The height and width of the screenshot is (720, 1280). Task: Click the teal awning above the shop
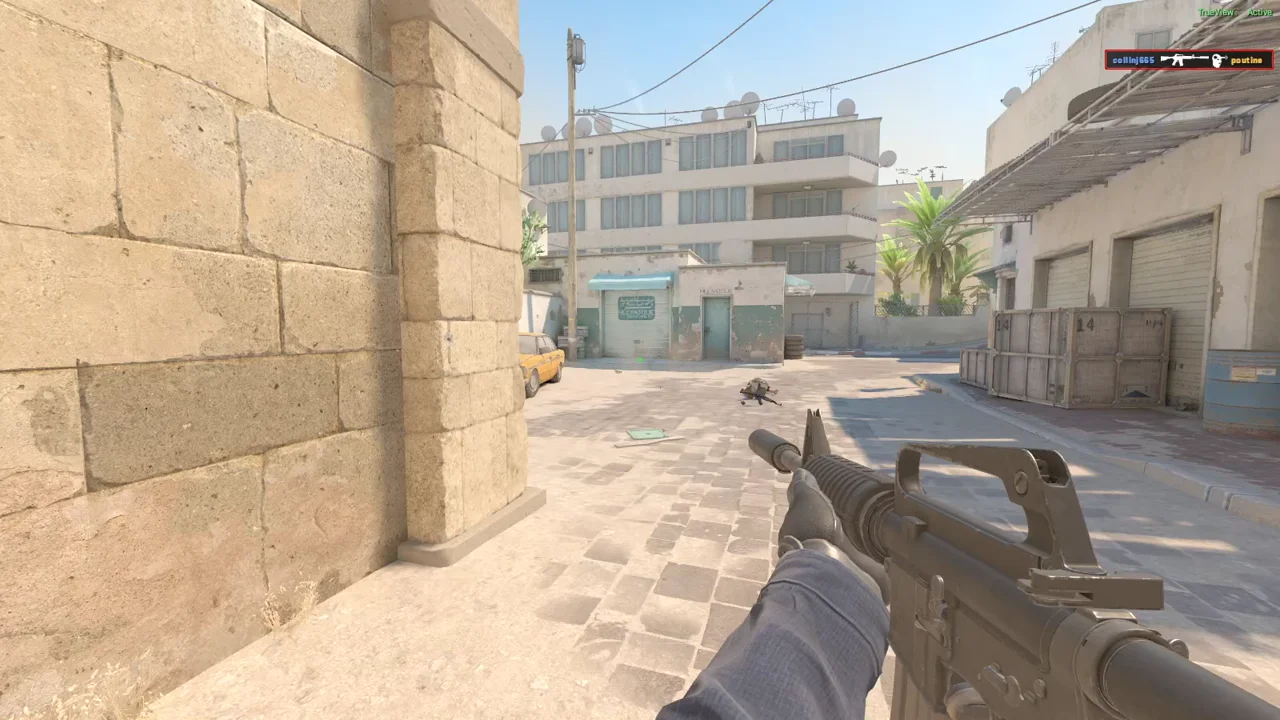pos(630,281)
